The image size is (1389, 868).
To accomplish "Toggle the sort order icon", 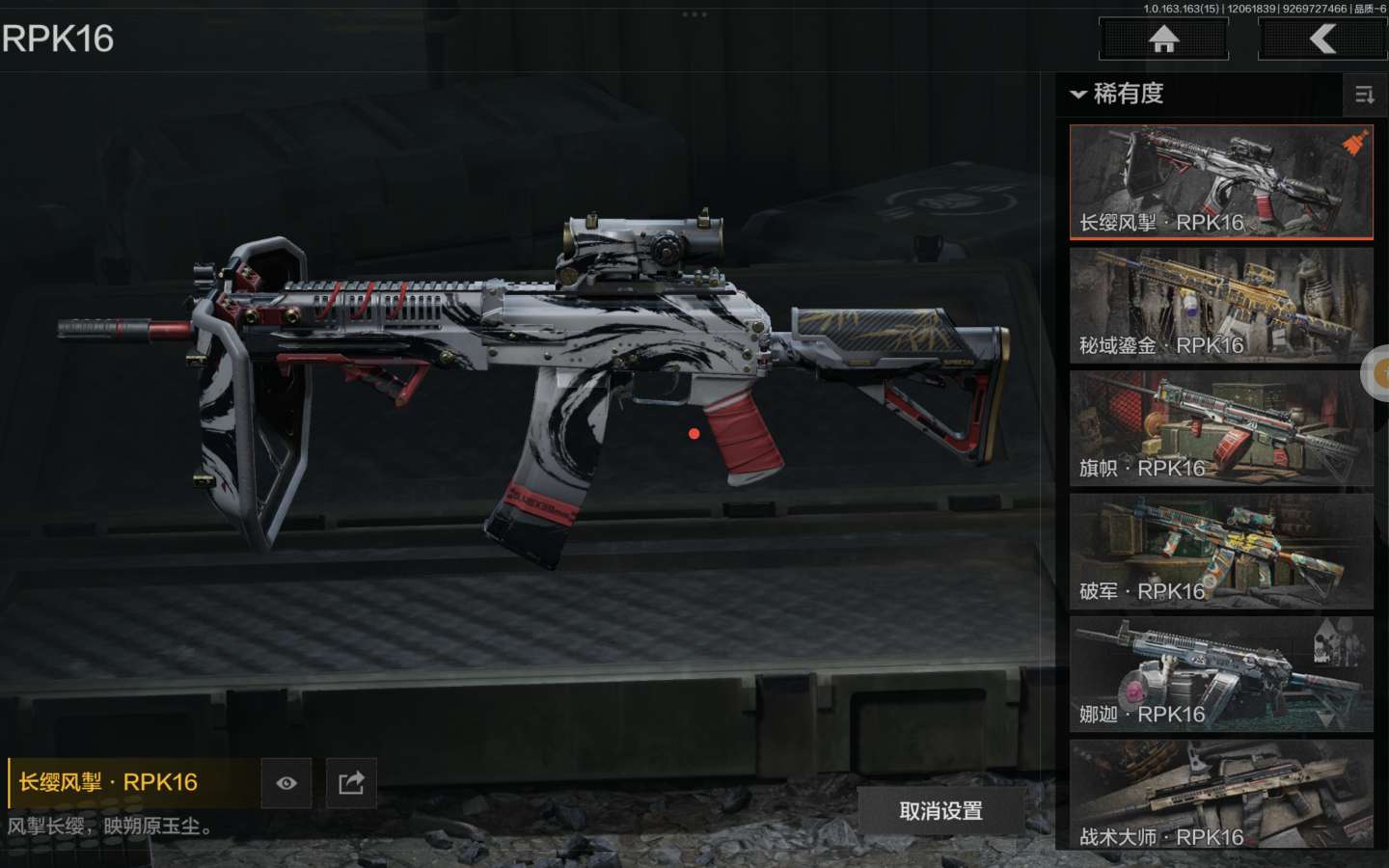I will 1364,95.
